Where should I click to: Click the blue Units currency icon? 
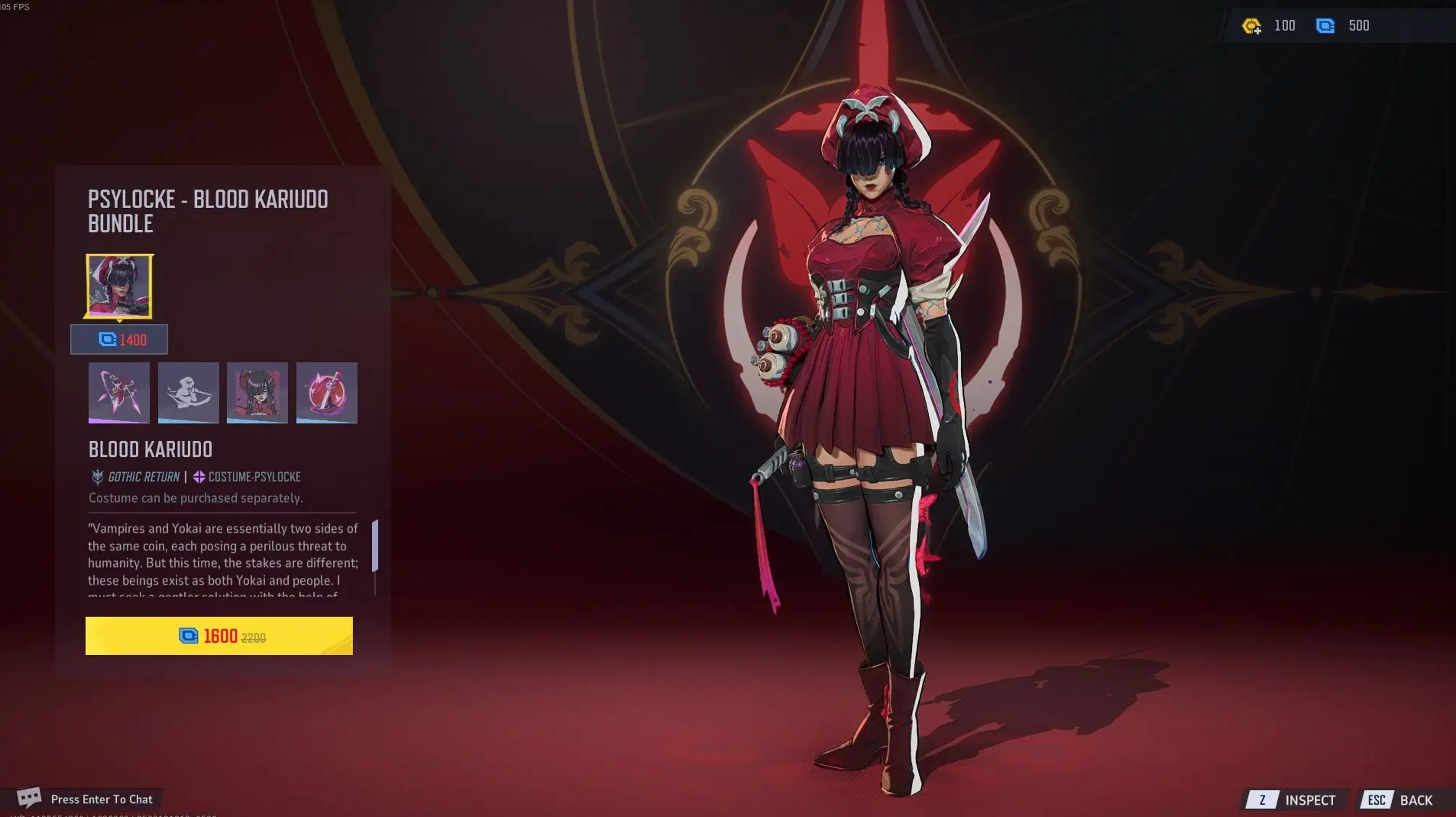(x=1325, y=26)
